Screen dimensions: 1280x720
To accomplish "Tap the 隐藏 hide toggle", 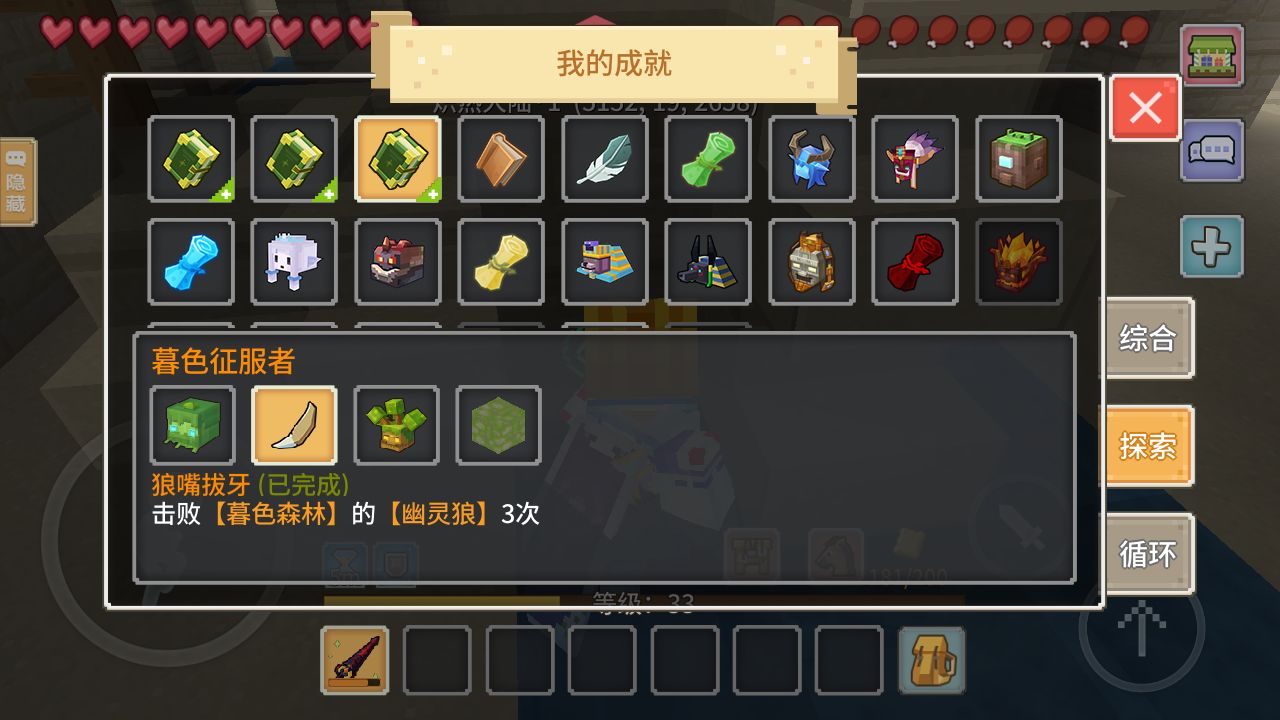I will click(x=16, y=182).
